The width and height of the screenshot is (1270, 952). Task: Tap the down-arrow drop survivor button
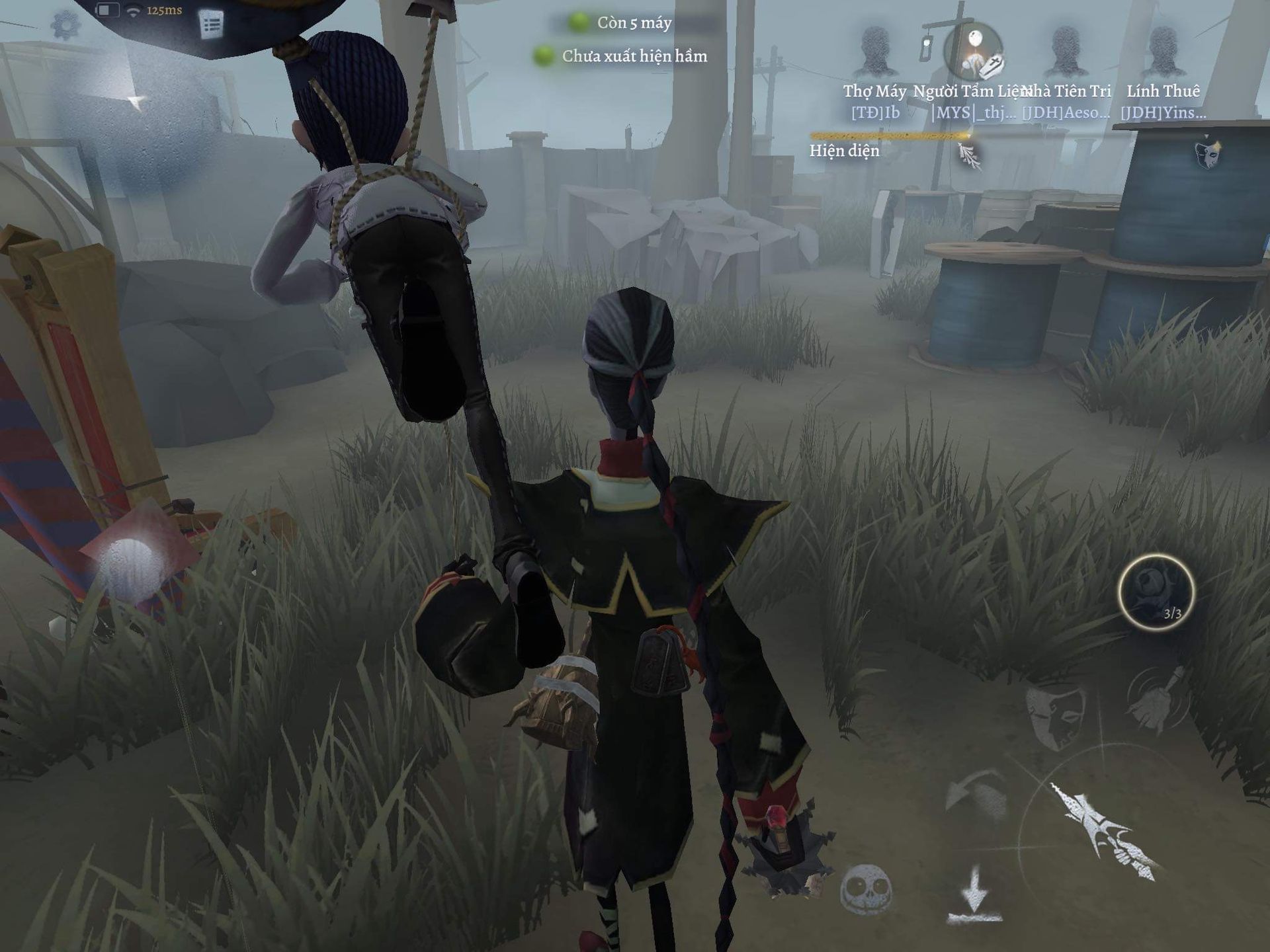pyautogui.click(x=974, y=896)
